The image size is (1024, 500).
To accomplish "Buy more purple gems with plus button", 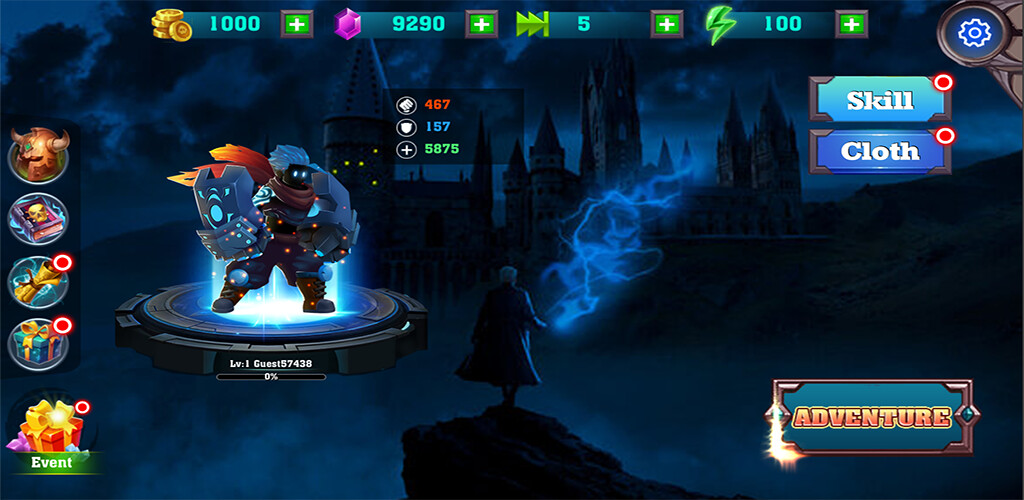I will pyautogui.click(x=482, y=24).
